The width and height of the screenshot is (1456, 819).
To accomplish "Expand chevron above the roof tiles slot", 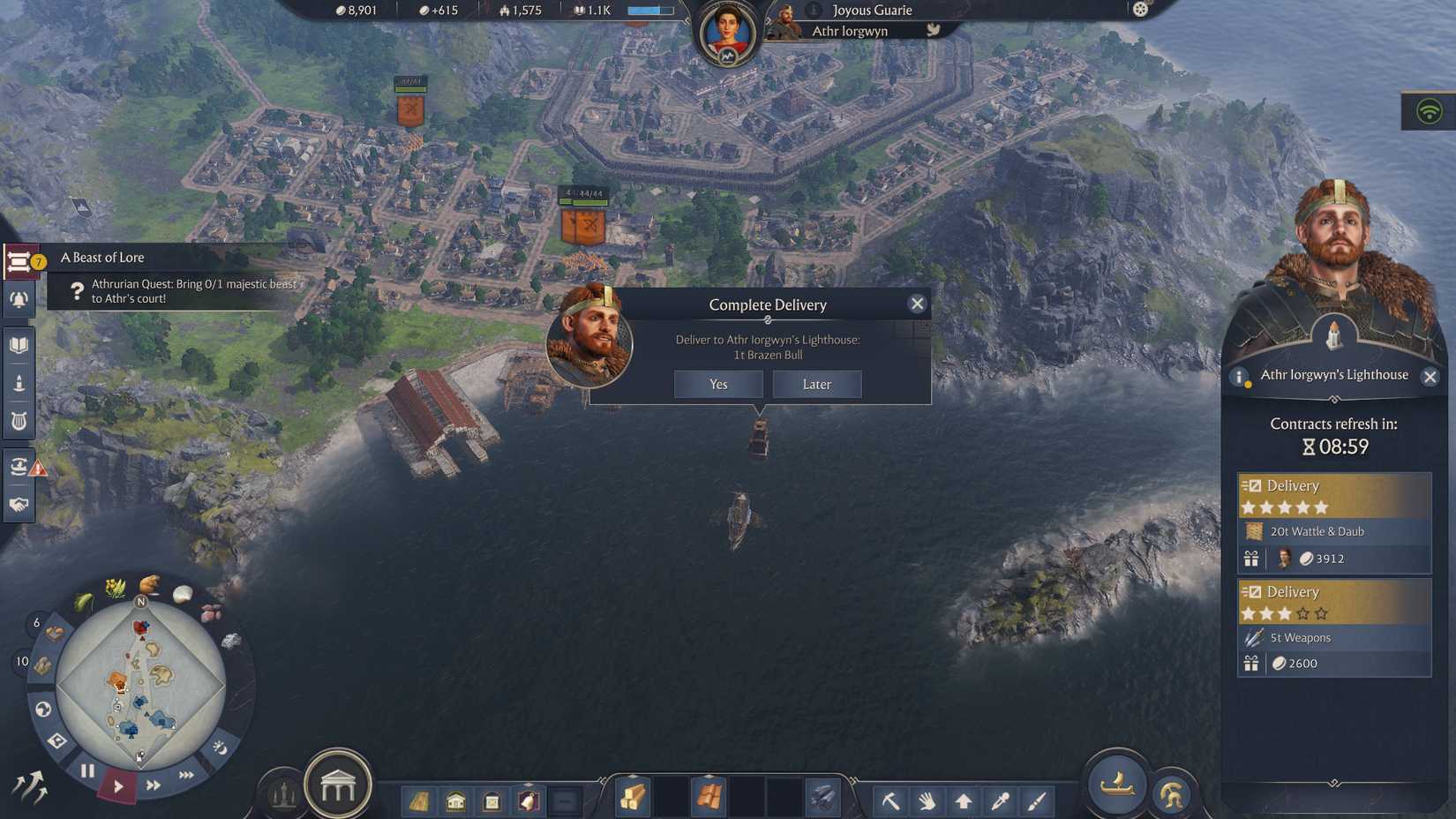I will [x=709, y=775].
